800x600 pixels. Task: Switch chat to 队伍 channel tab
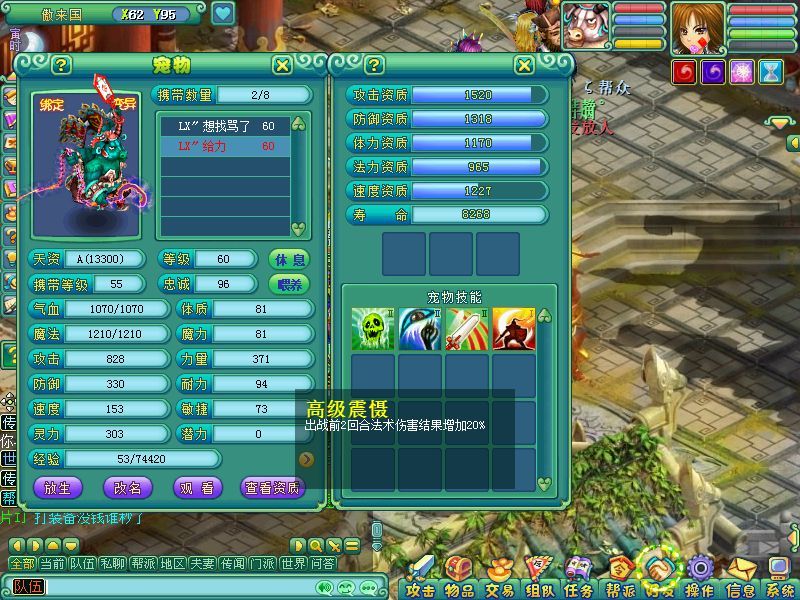(x=82, y=563)
